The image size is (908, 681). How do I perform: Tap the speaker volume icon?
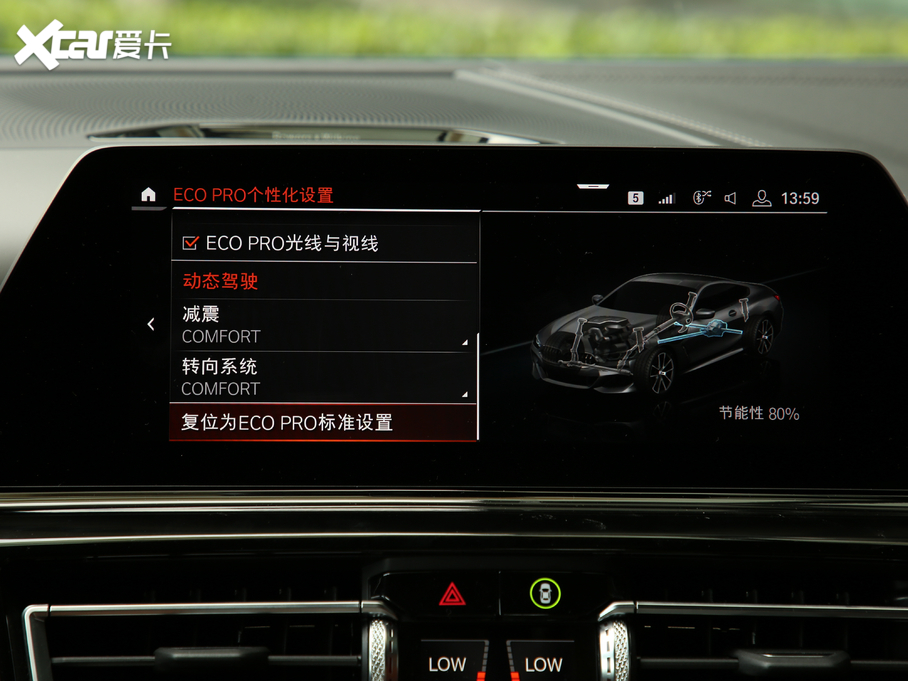tap(731, 198)
